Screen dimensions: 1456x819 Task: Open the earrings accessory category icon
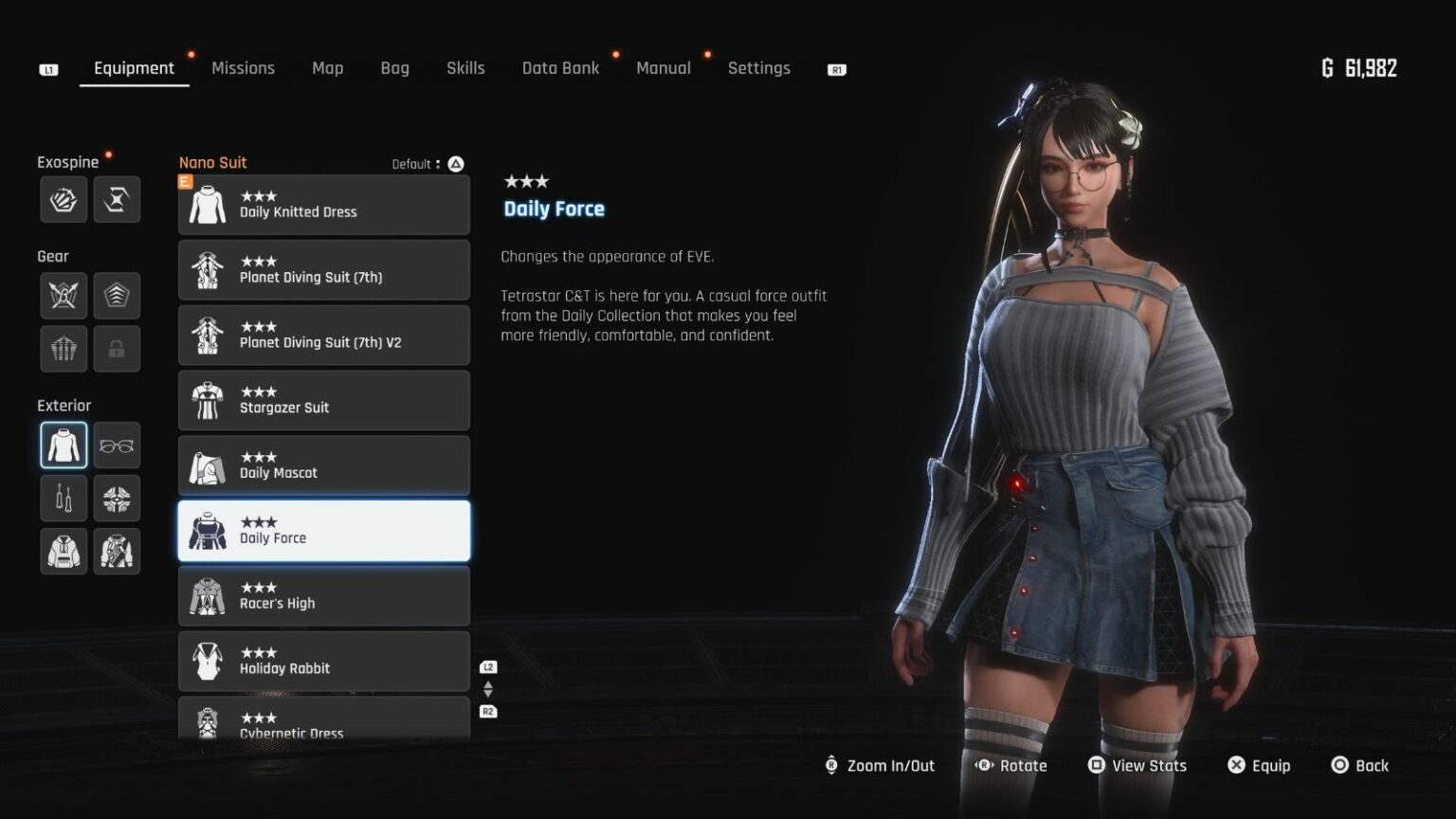coord(63,498)
